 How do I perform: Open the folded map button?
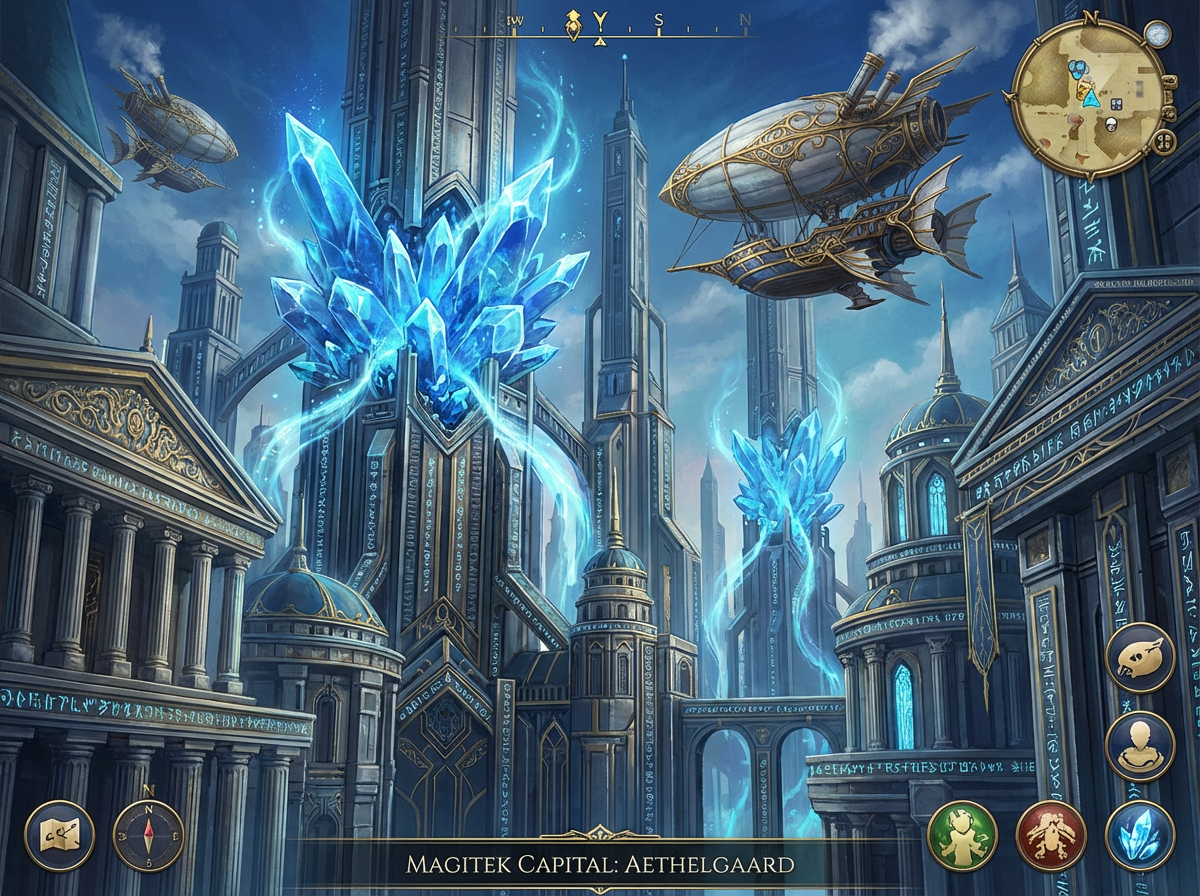pyautogui.click(x=59, y=836)
